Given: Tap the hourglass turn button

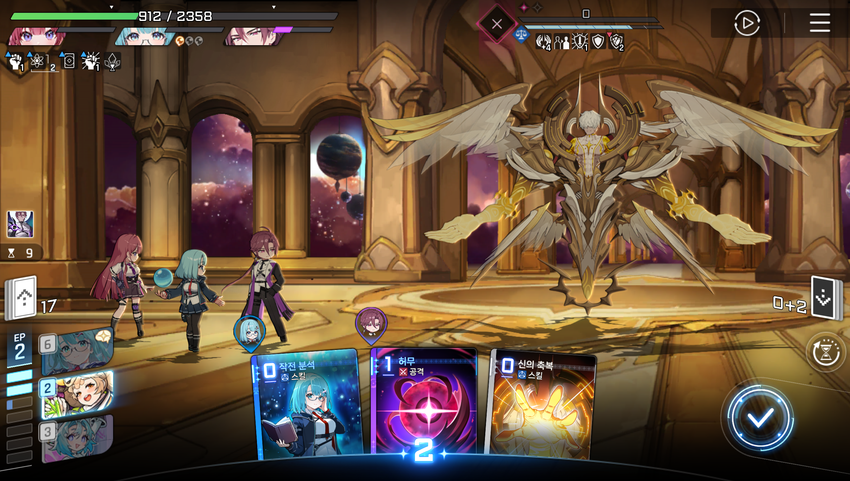Looking at the screenshot, I should click(x=826, y=352).
